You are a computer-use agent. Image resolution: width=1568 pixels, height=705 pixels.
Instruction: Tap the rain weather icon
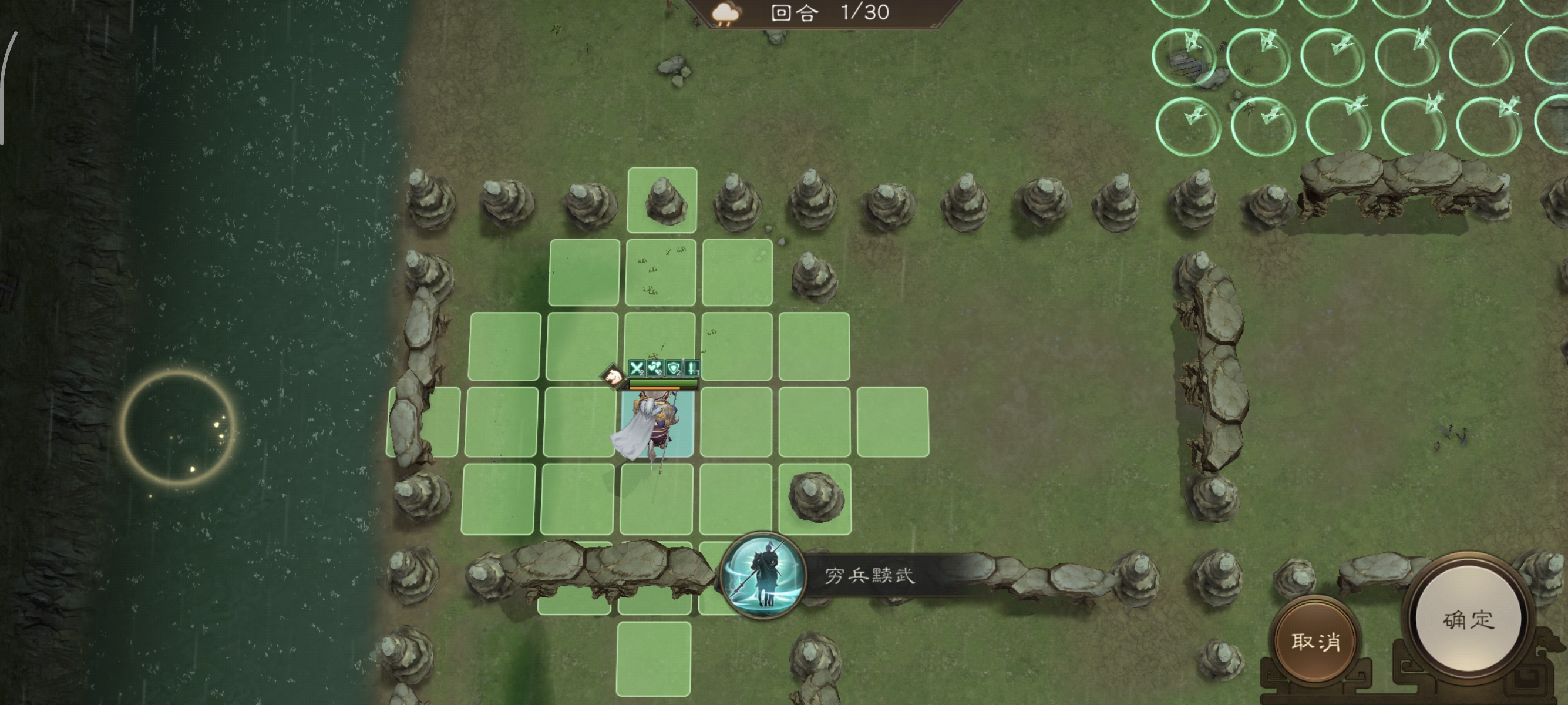(x=725, y=14)
